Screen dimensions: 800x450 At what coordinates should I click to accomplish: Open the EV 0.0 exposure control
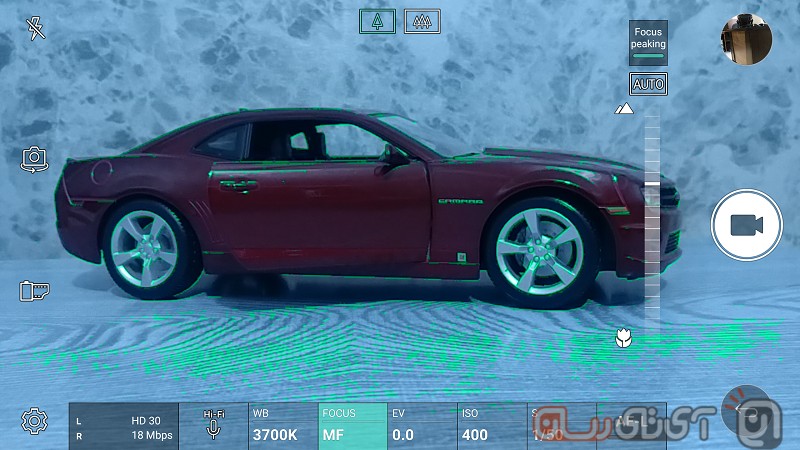click(420, 426)
